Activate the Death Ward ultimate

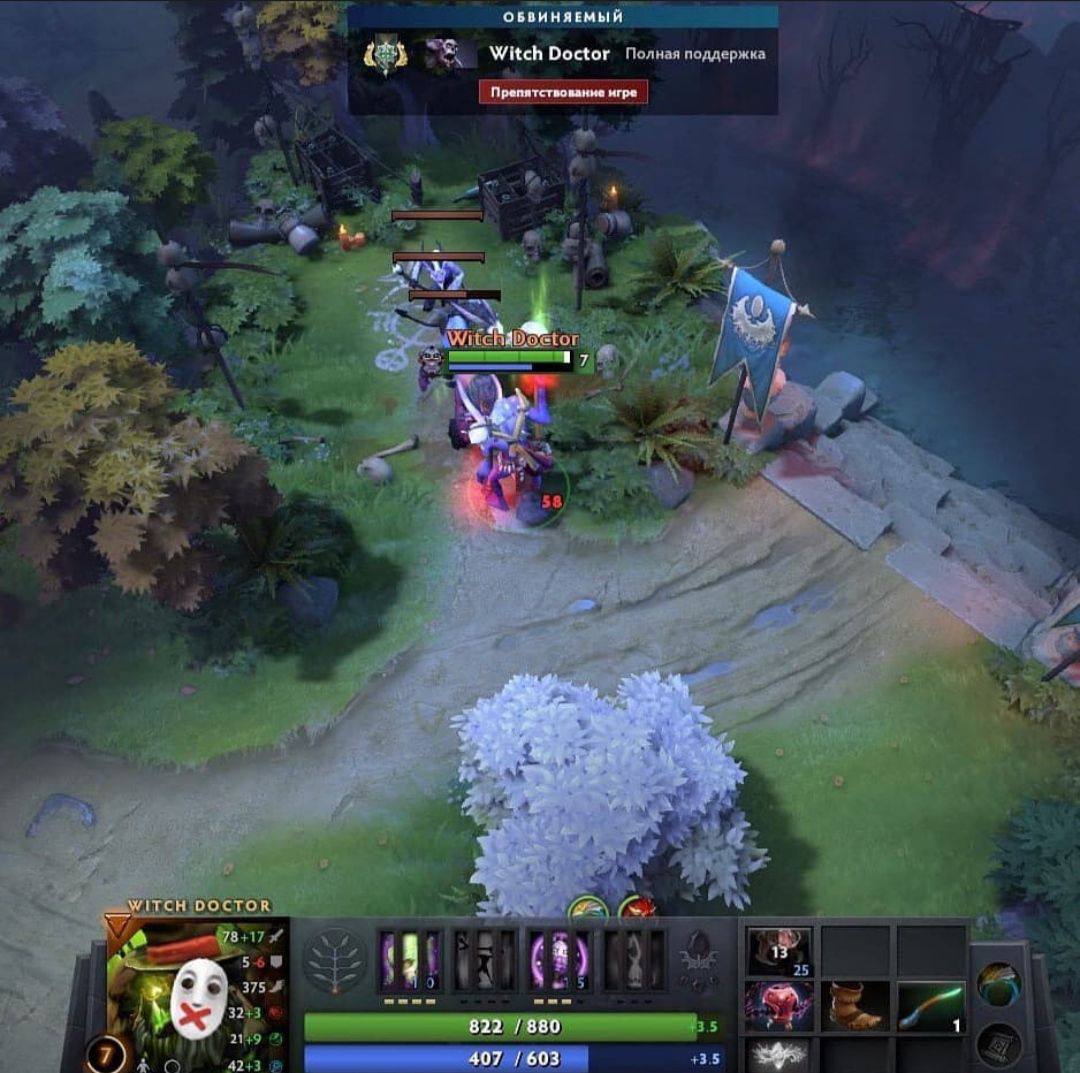pos(634,961)
